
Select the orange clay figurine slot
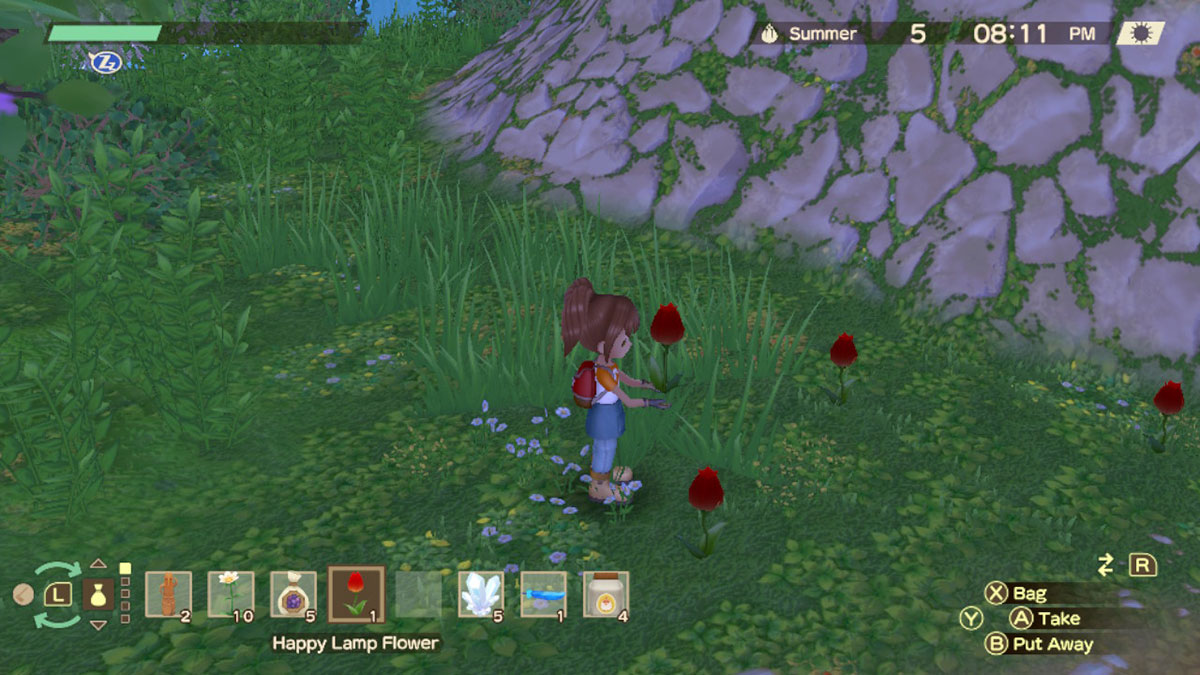pyautogui.click(x=168, y=594)
